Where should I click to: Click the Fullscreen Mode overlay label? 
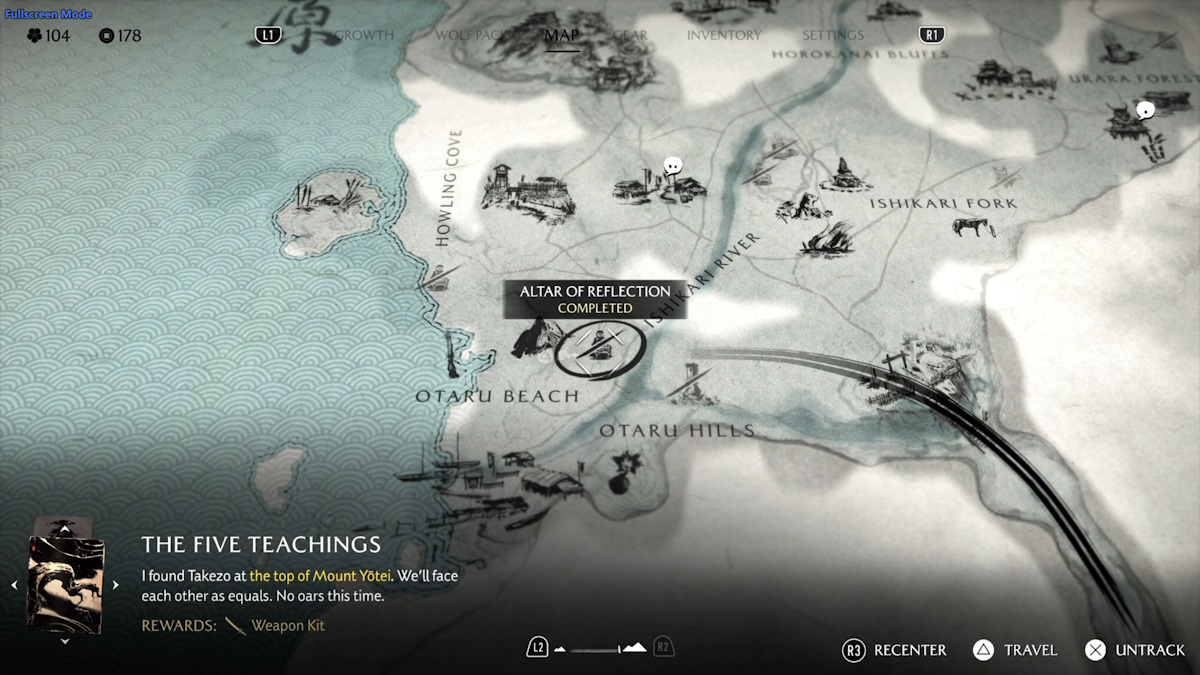48,14
